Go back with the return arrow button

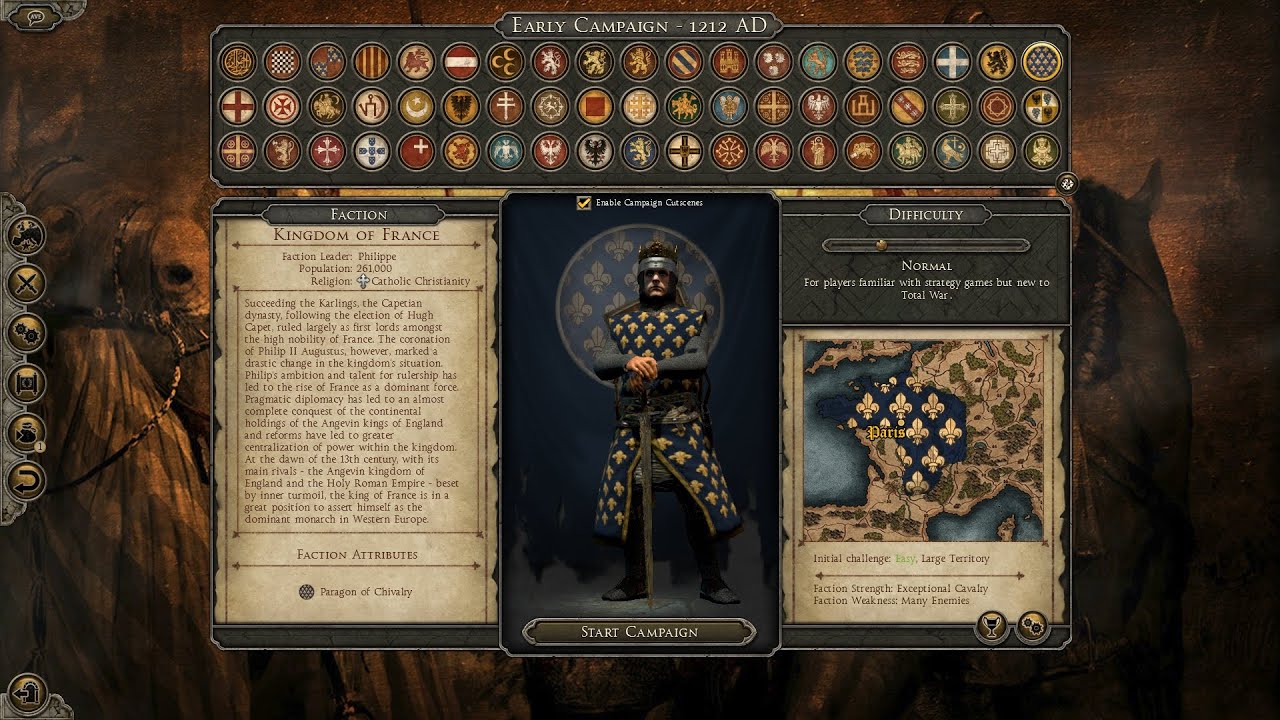[x=27, y=480]
